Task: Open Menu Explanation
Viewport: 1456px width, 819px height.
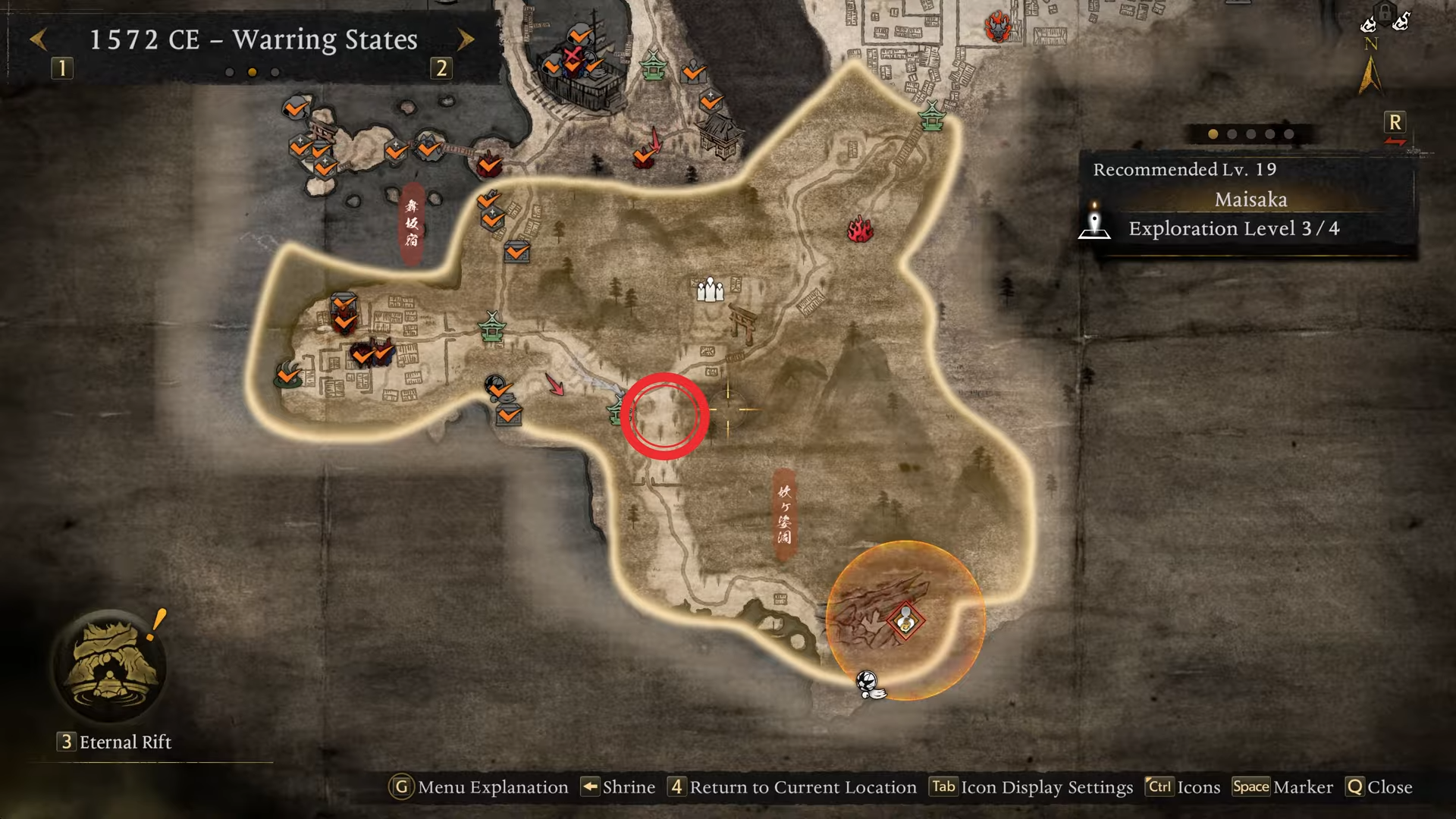Action: (x=479, y=787)
